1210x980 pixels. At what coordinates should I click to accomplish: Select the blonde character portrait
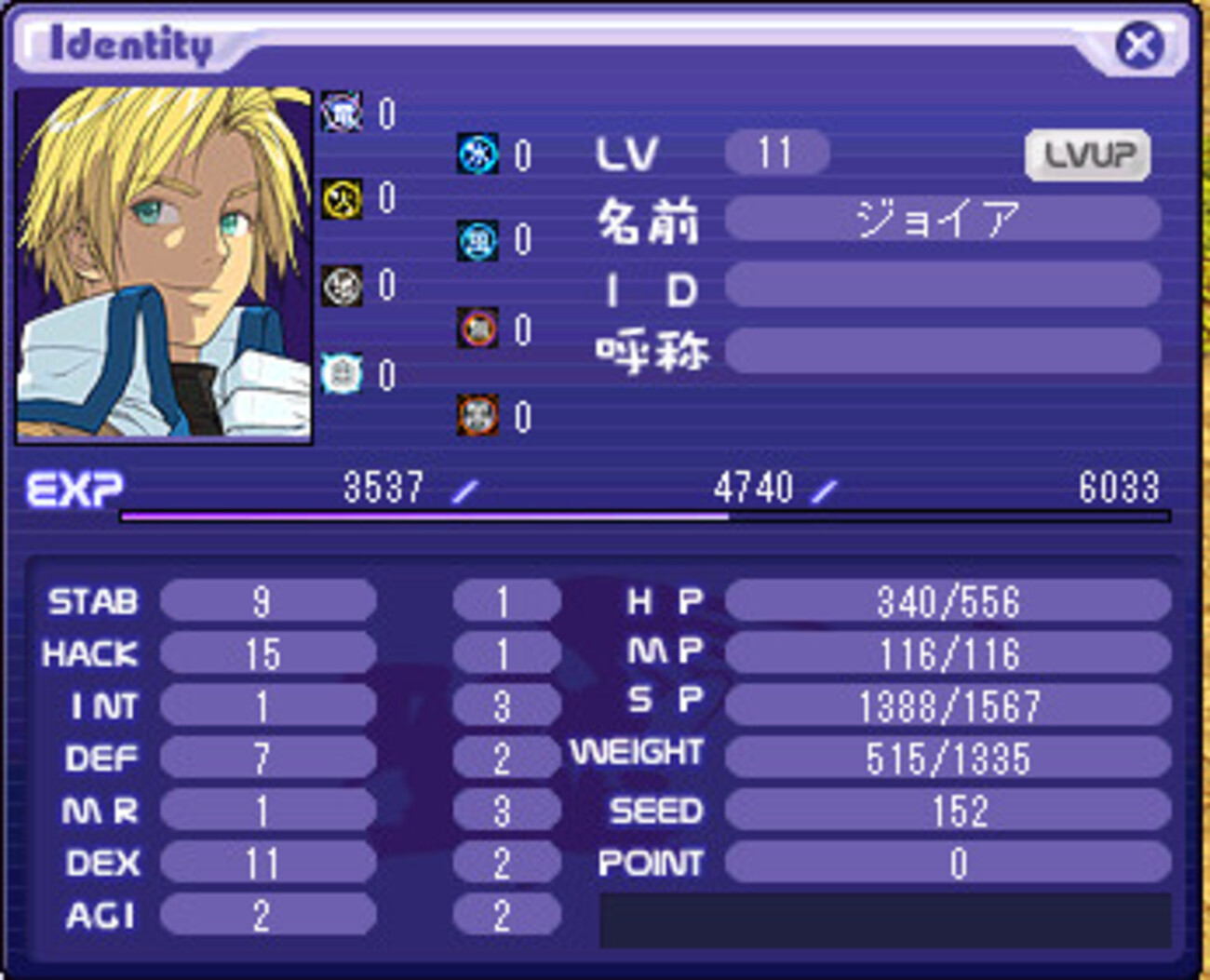point(164,263)
